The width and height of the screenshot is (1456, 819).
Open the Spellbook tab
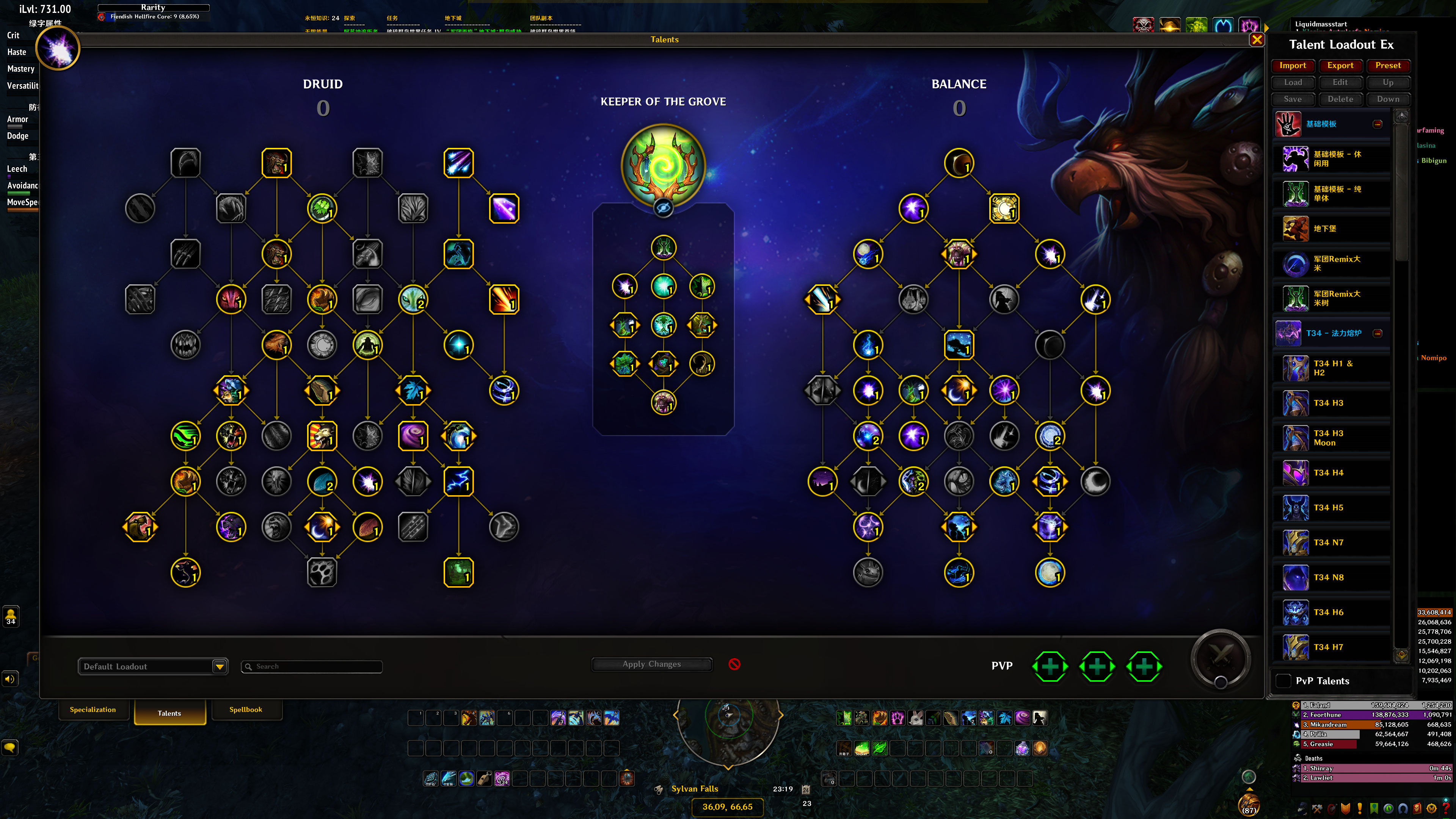click(246, 710)
